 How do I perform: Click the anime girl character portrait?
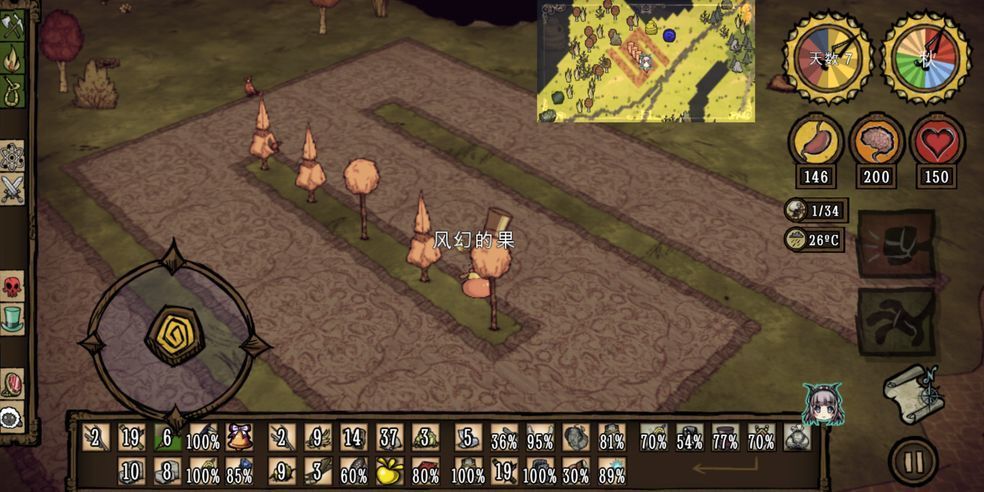point(822,405)
